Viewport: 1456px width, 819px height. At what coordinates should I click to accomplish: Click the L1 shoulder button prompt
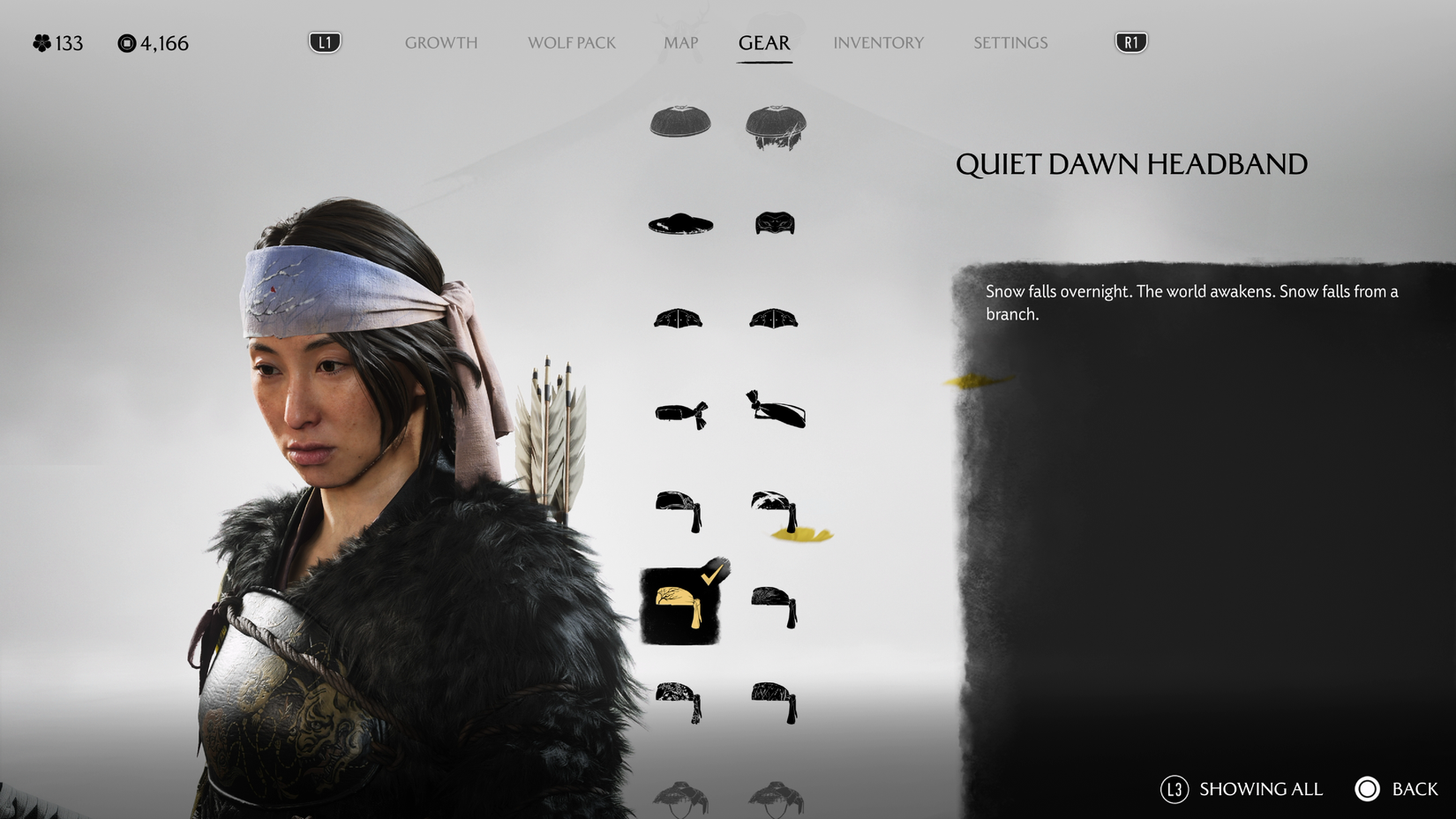(324, 41)
